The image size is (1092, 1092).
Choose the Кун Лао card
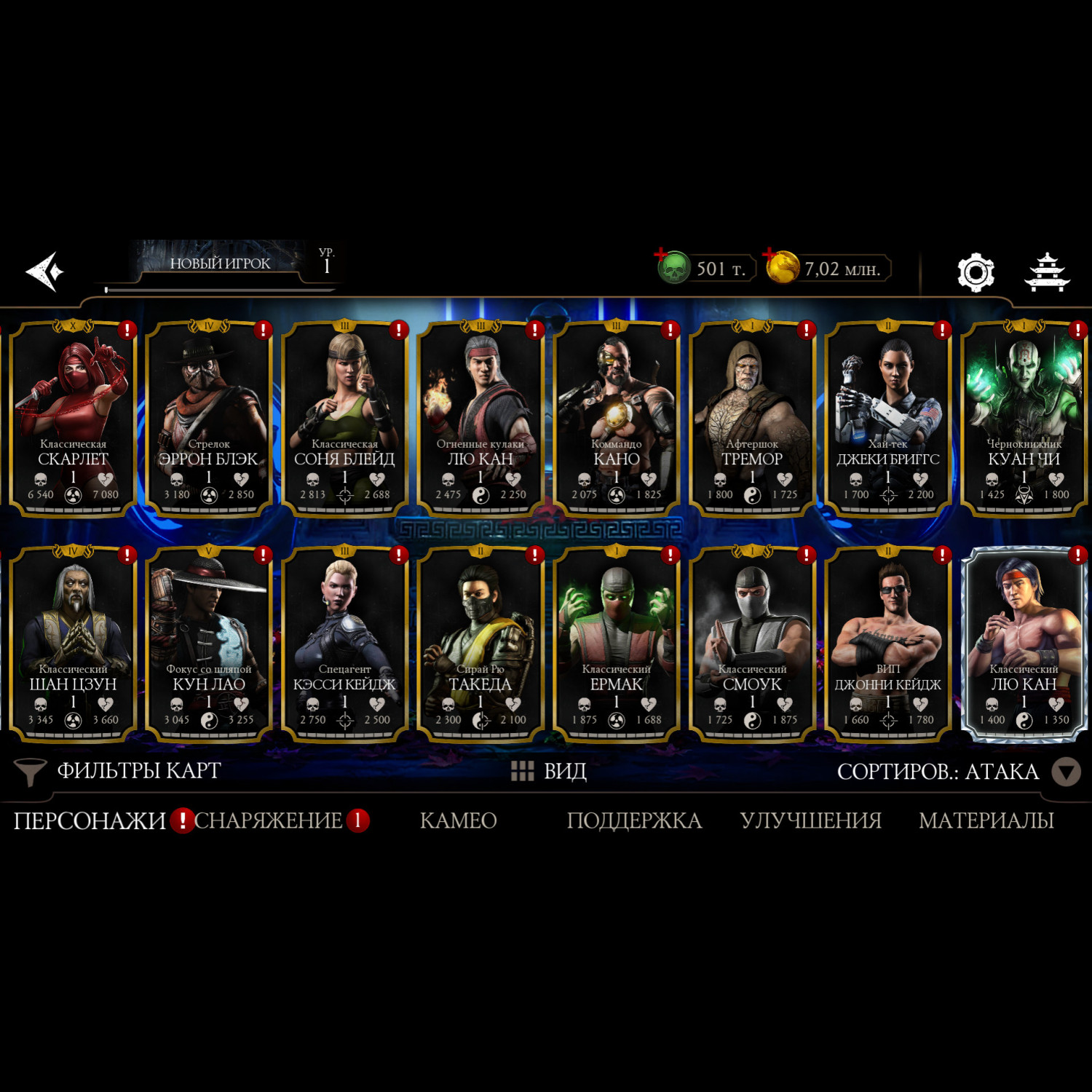point(209,644)
